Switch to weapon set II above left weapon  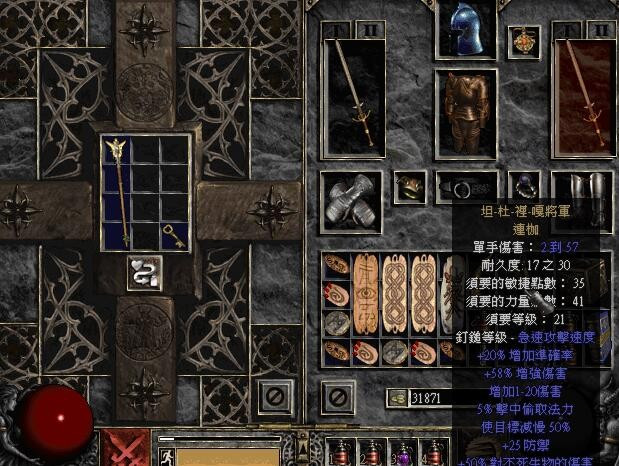click(x=370, y=29)
